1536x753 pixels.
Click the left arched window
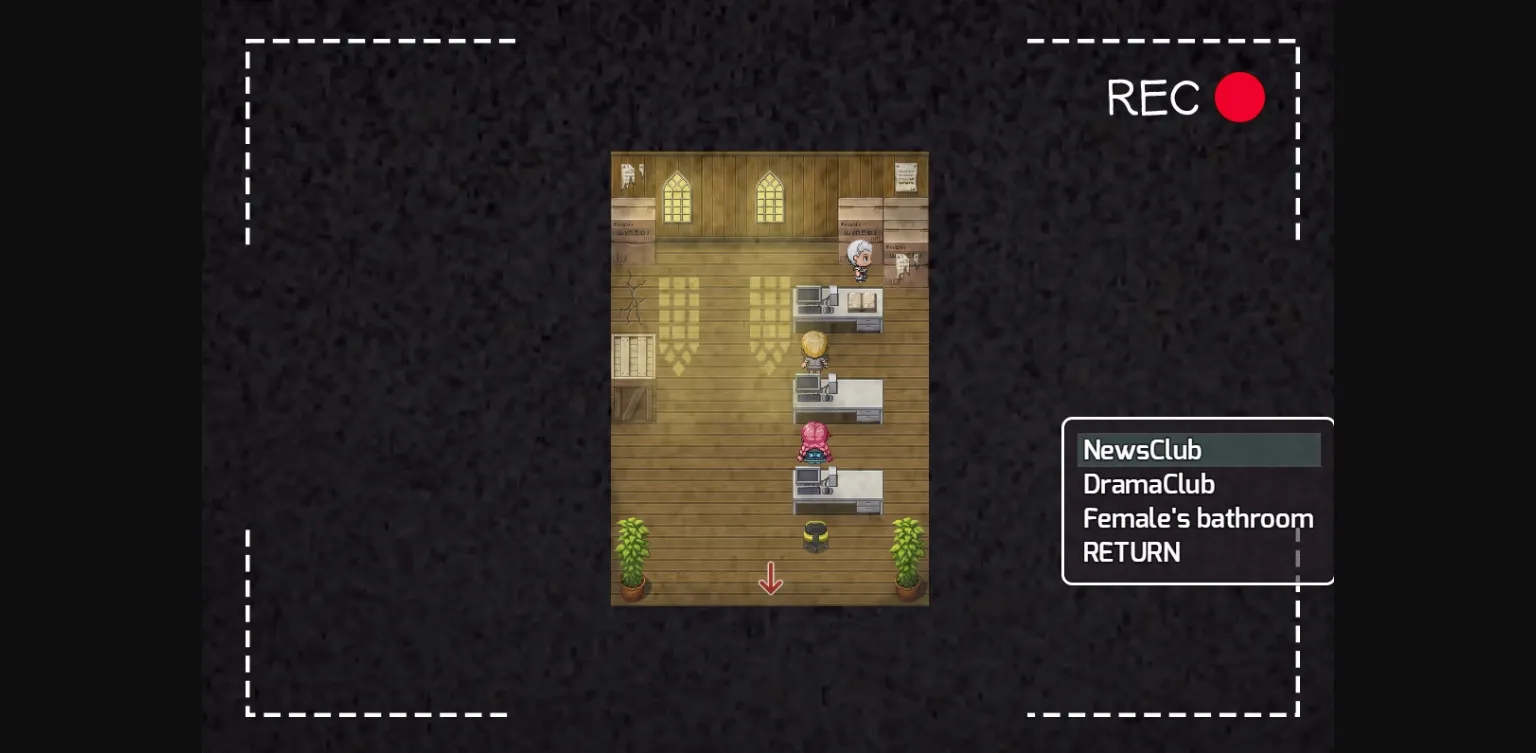(676, 197)
